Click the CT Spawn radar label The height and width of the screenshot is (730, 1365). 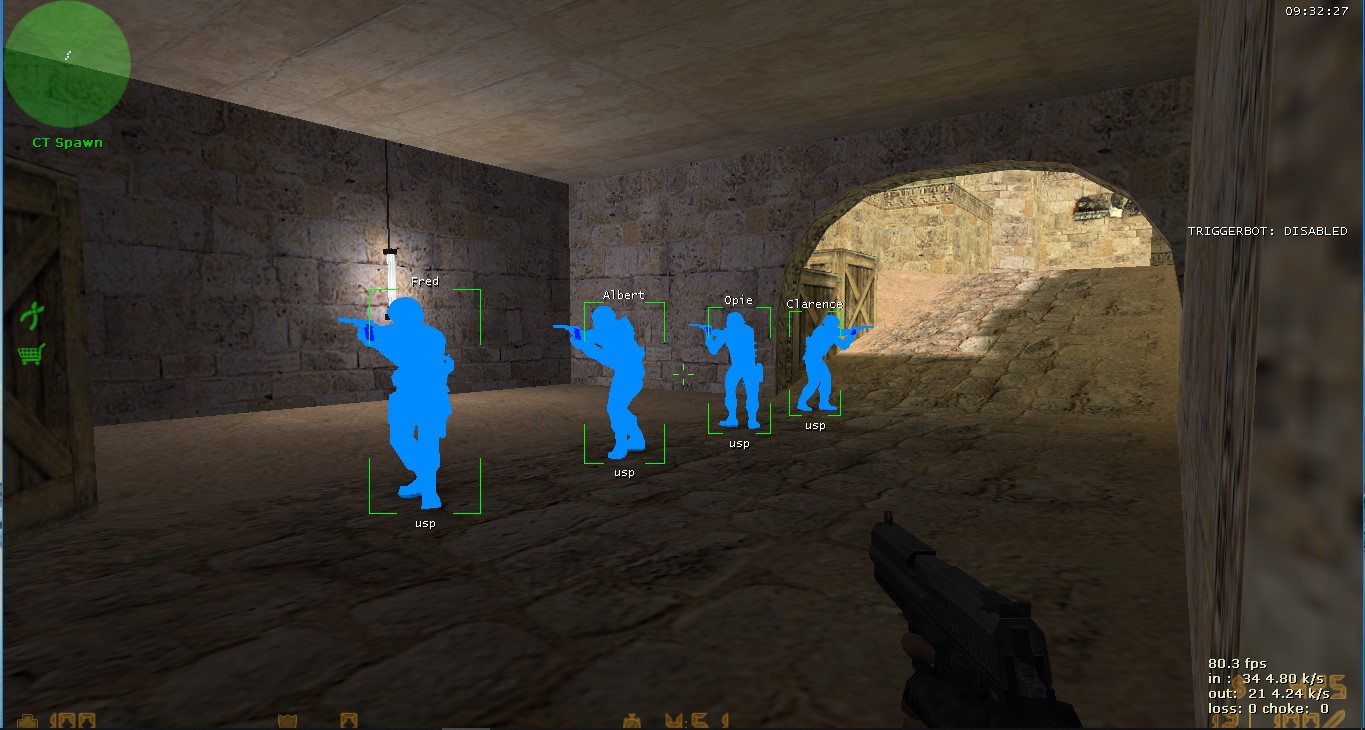(67, 142)
